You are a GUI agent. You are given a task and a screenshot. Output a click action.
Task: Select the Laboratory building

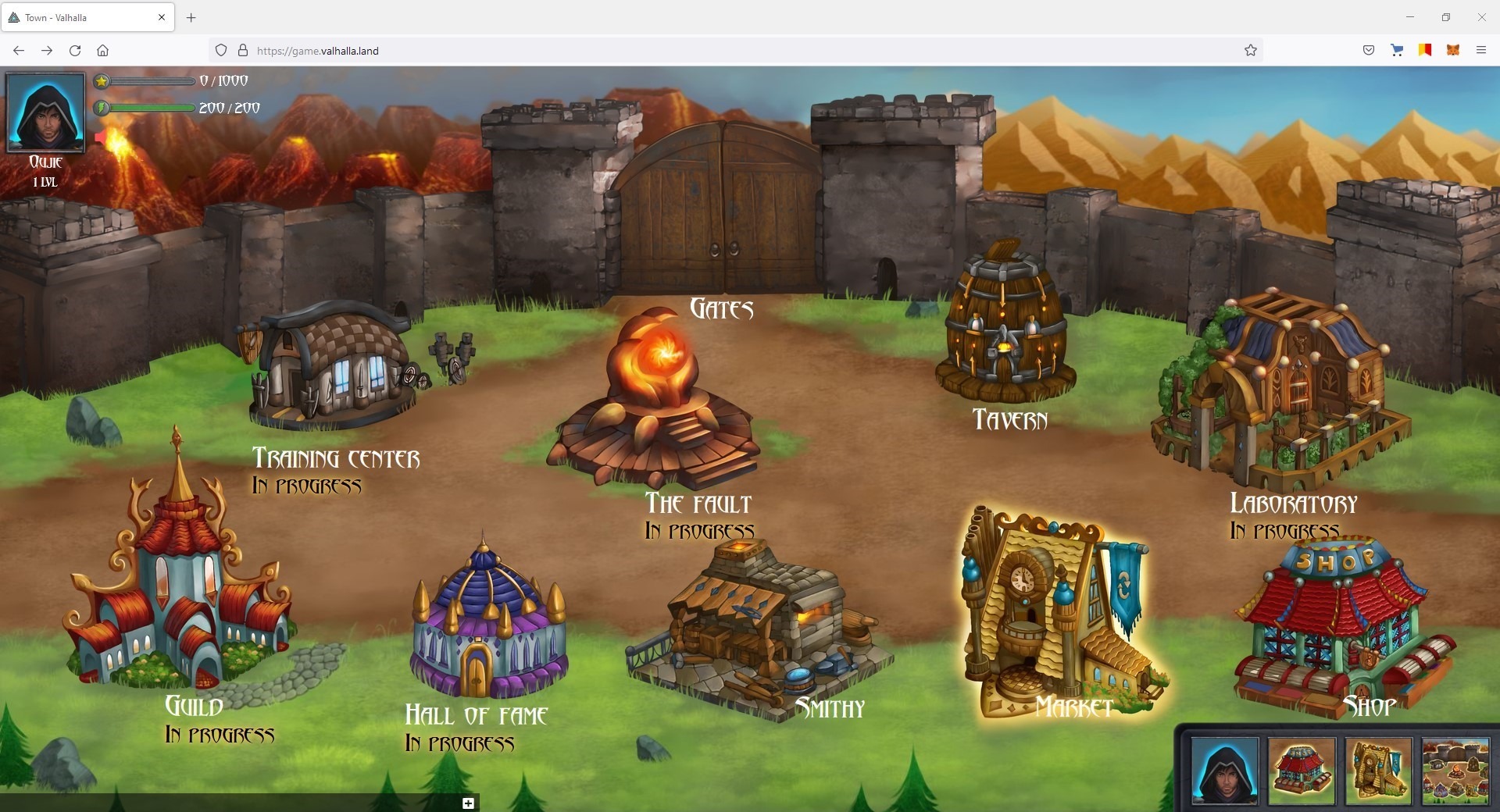tap(1281, 390)
